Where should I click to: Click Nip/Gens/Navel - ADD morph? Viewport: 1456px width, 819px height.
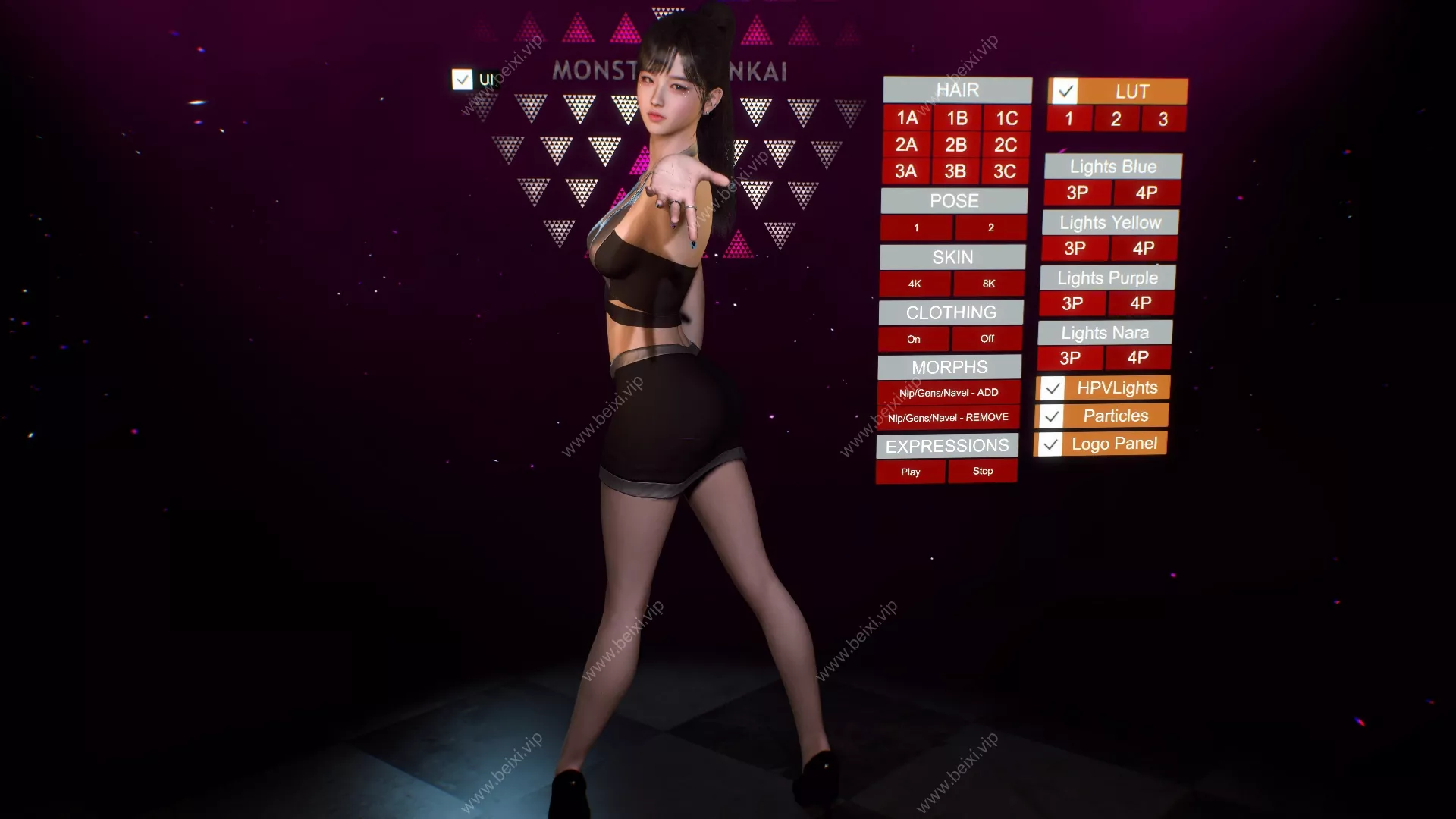[949, 393]
